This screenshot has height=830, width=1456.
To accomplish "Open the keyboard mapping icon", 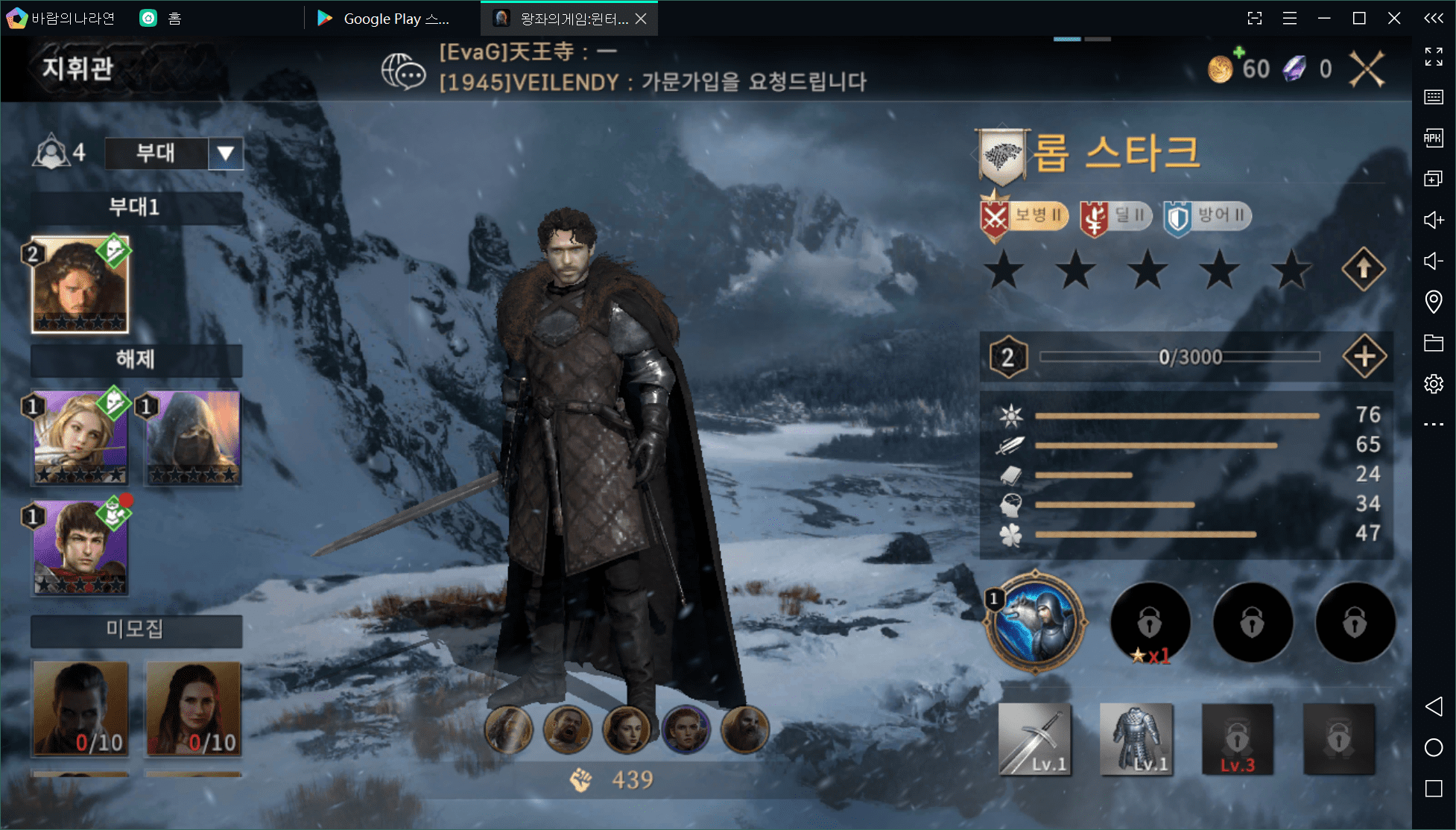I will [1433, 96].
